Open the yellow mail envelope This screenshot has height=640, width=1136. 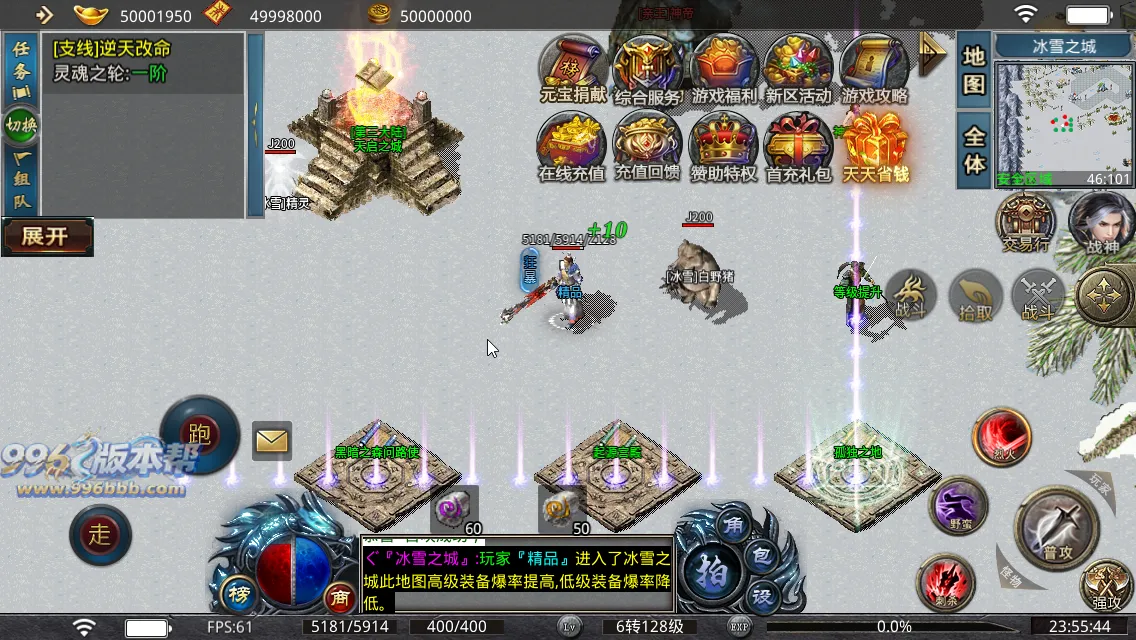[x=272, y=440]
